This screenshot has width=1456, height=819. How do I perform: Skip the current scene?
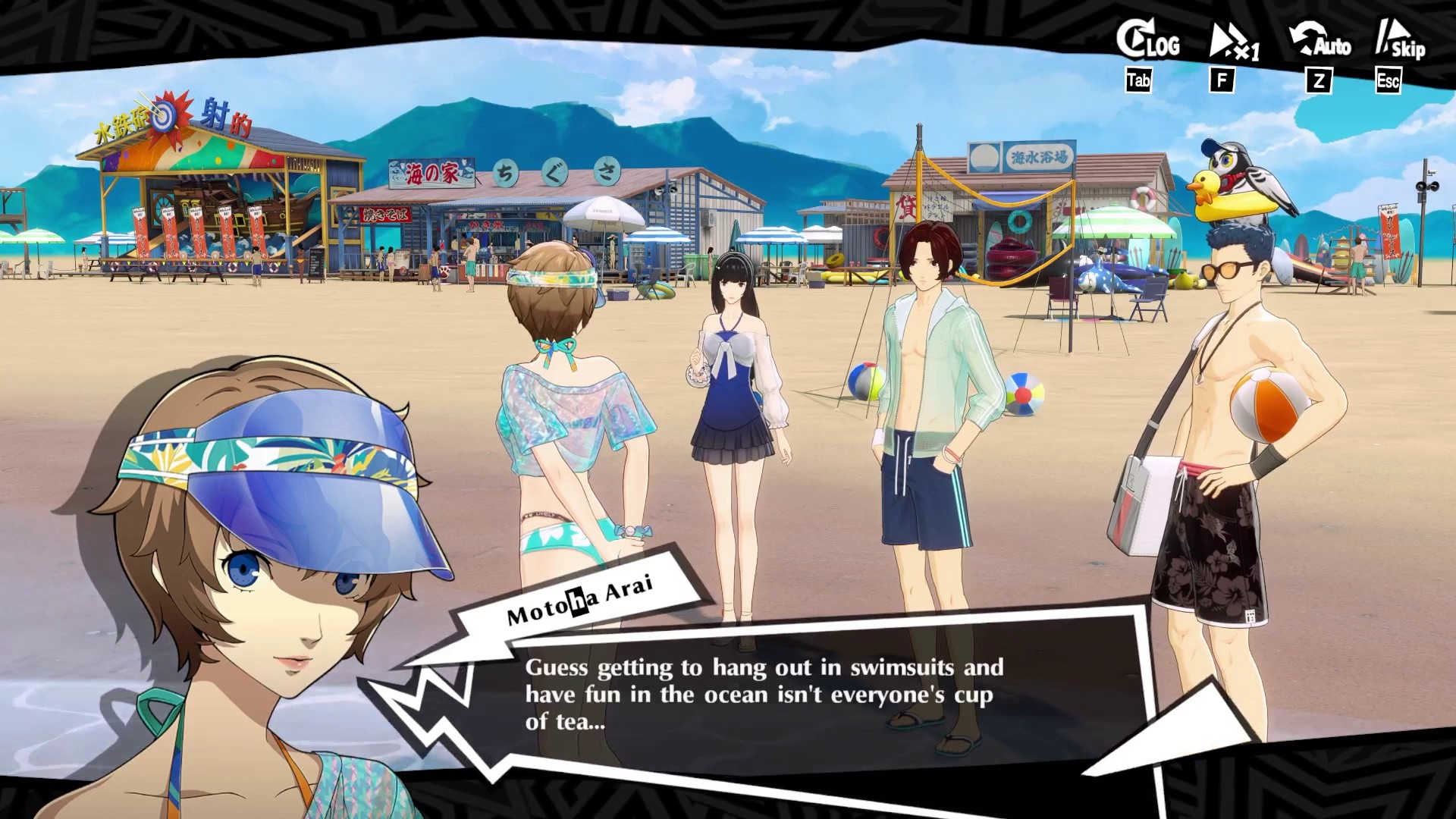[x=1401, y=42]
